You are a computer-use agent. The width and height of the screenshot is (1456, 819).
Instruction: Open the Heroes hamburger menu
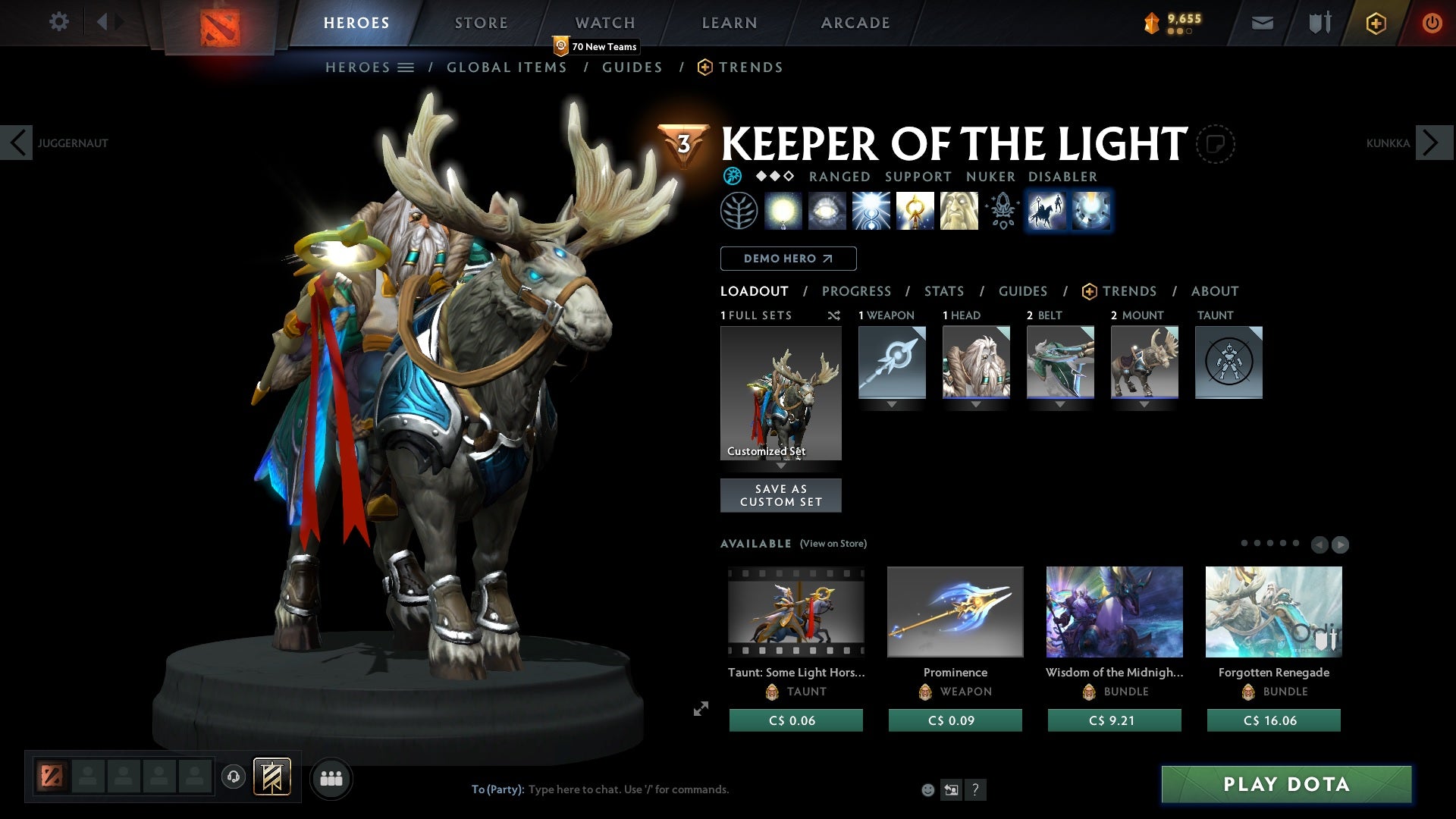tap(406, 67)
